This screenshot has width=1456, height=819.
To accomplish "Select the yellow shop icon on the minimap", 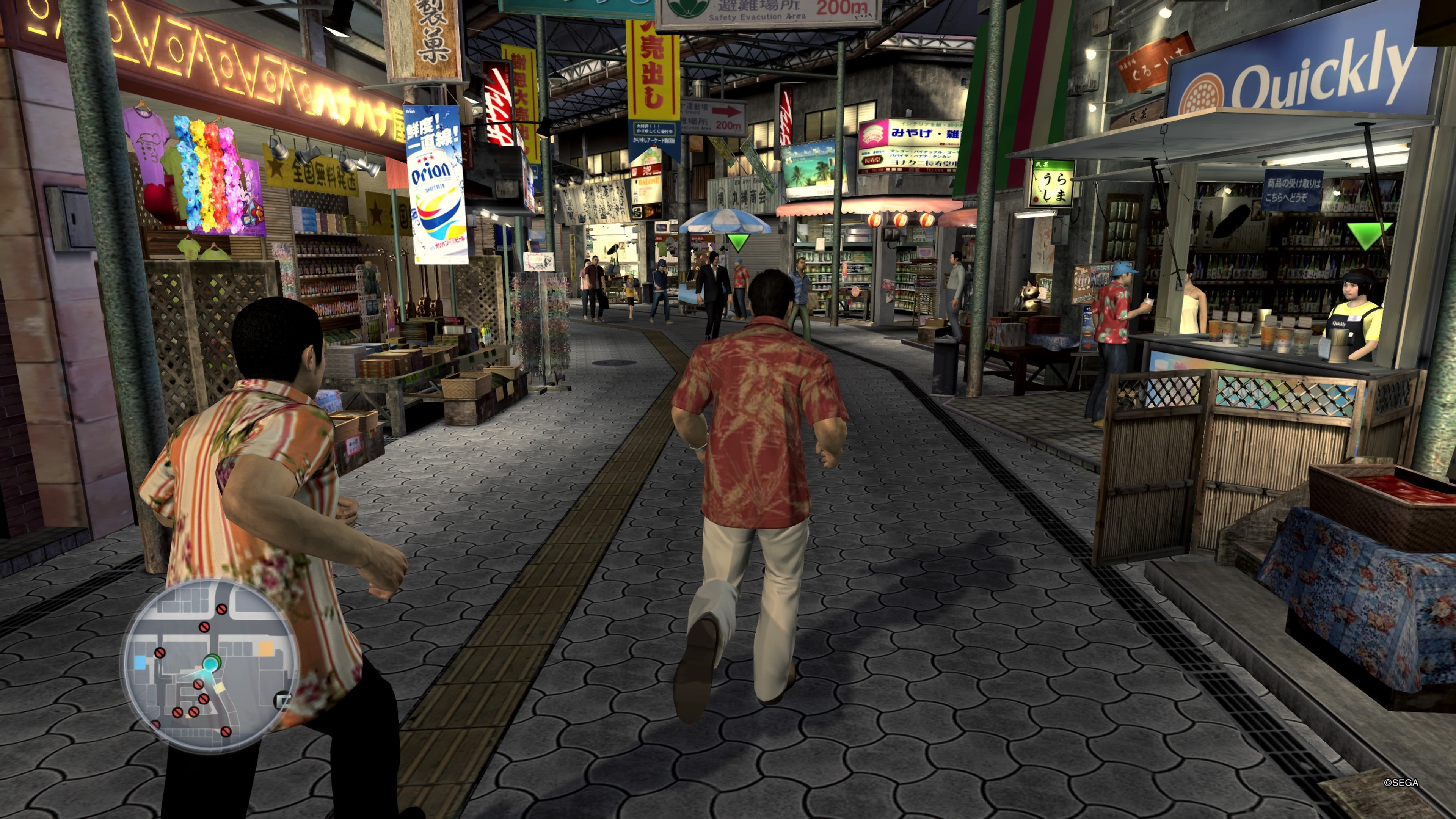I will click(265, 649).
